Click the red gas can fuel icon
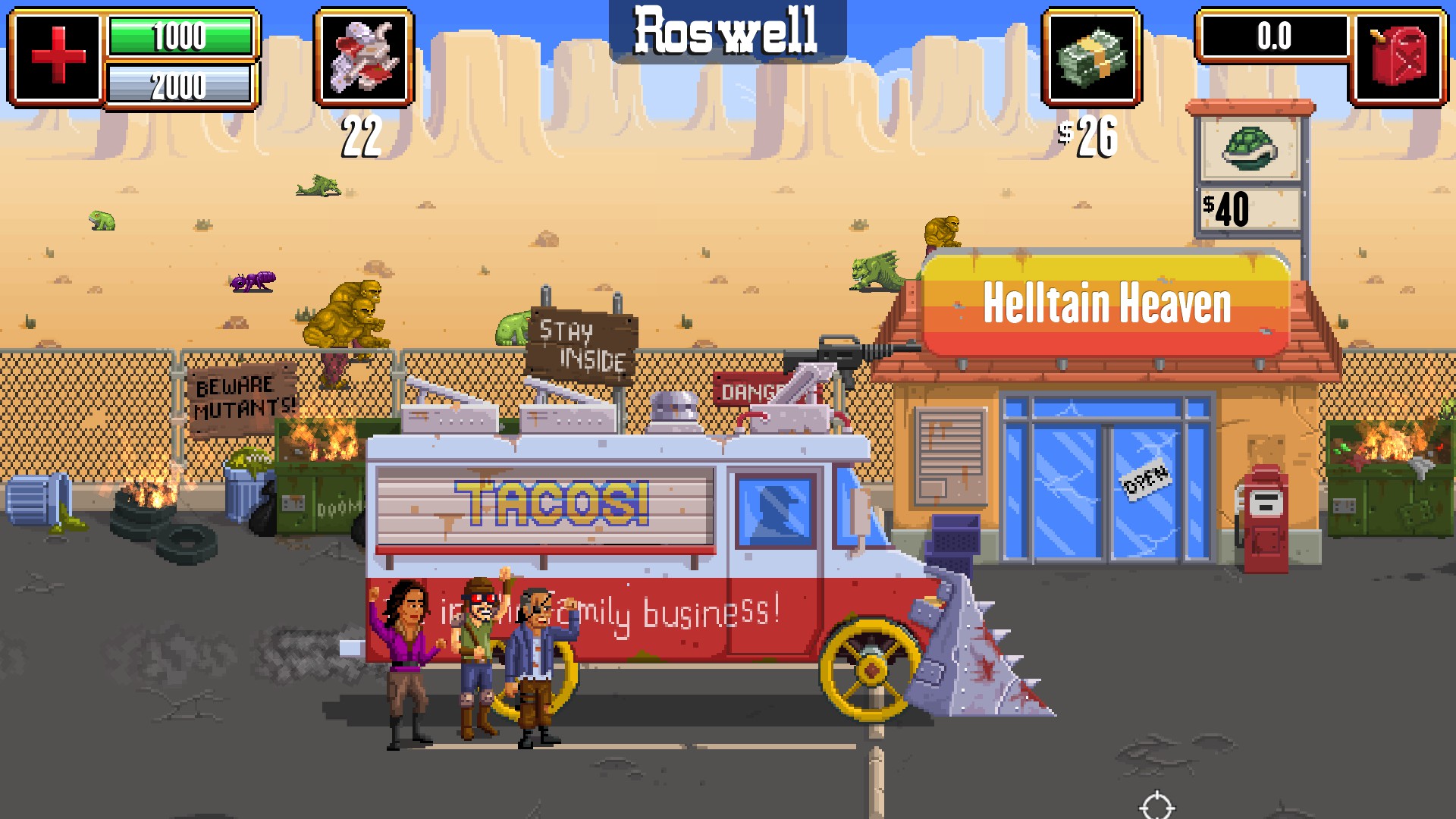This screenshot has height=819, width=1456. tap(1399, 56)
